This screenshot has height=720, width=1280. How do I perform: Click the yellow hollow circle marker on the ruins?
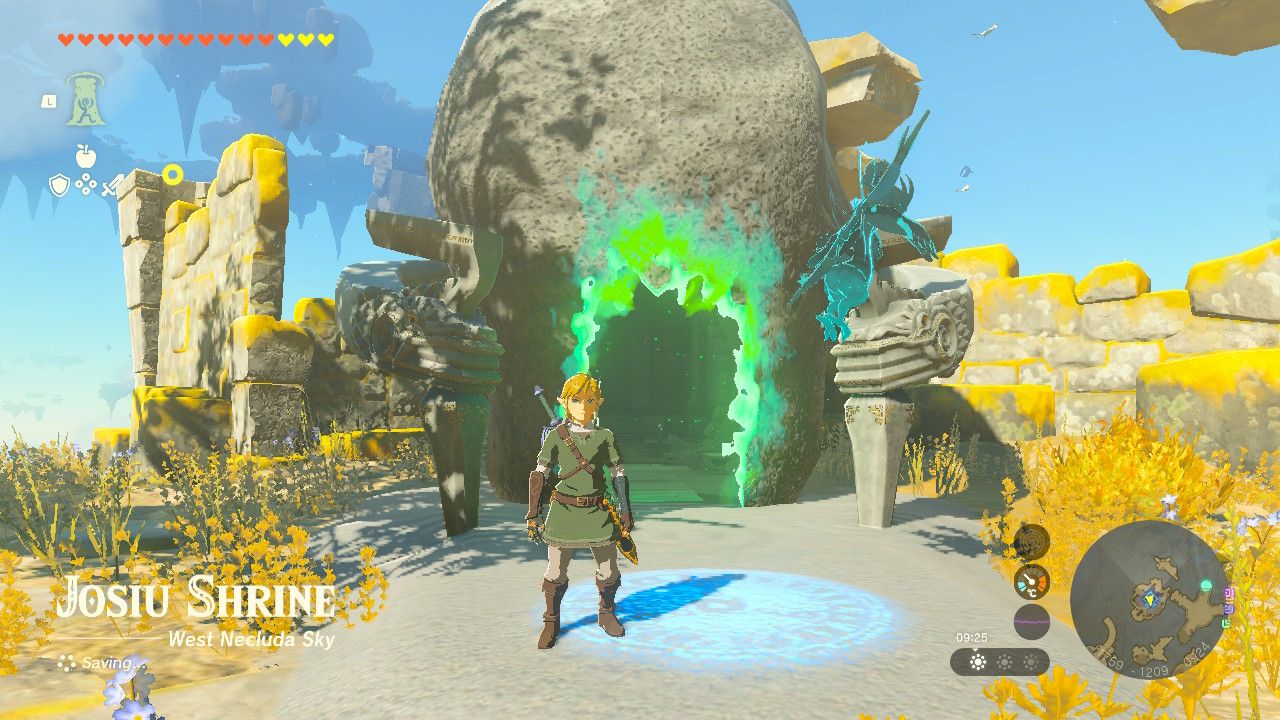click(173, 174)
